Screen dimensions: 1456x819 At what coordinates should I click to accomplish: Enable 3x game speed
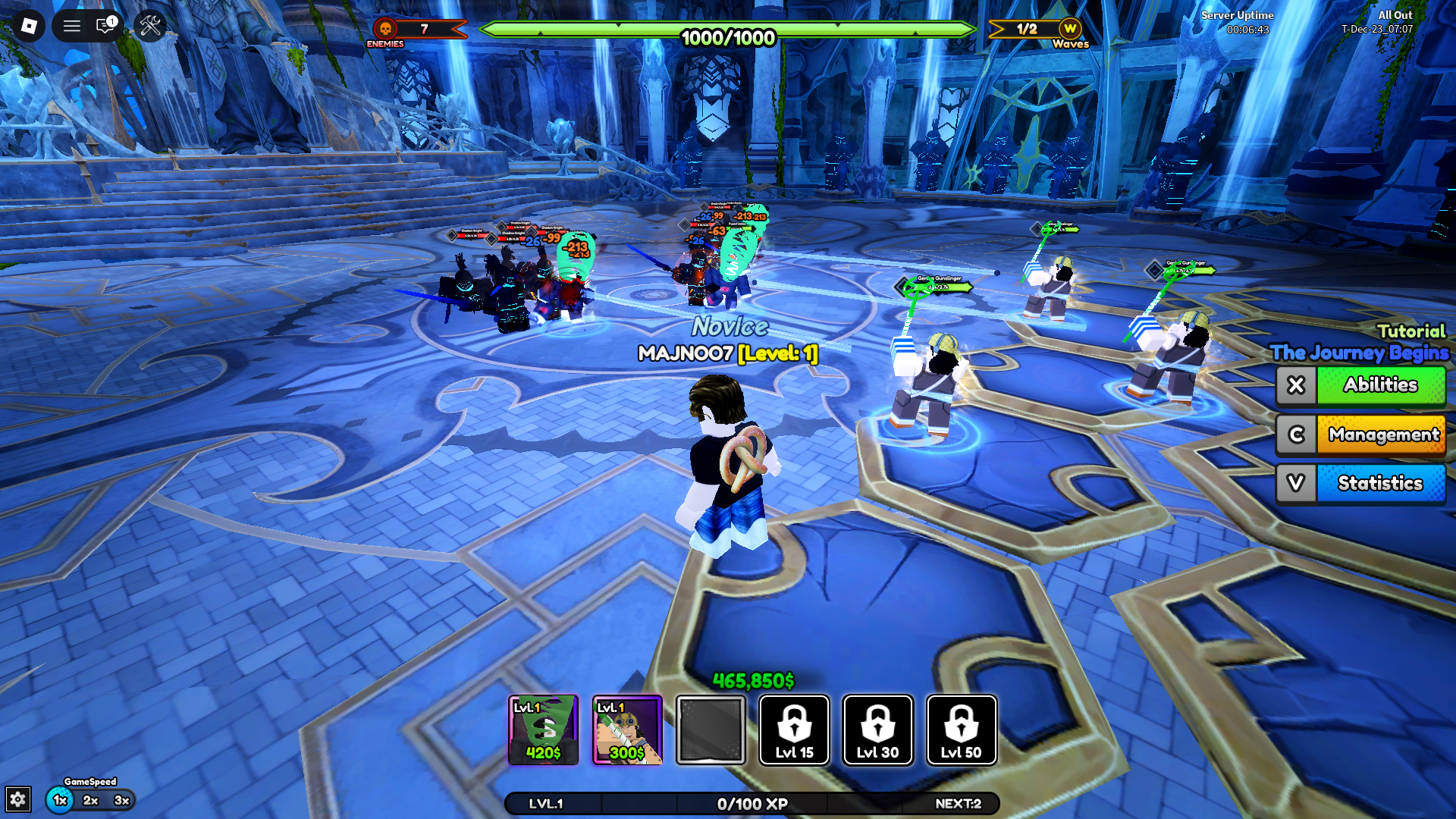[x=121, y=799]
